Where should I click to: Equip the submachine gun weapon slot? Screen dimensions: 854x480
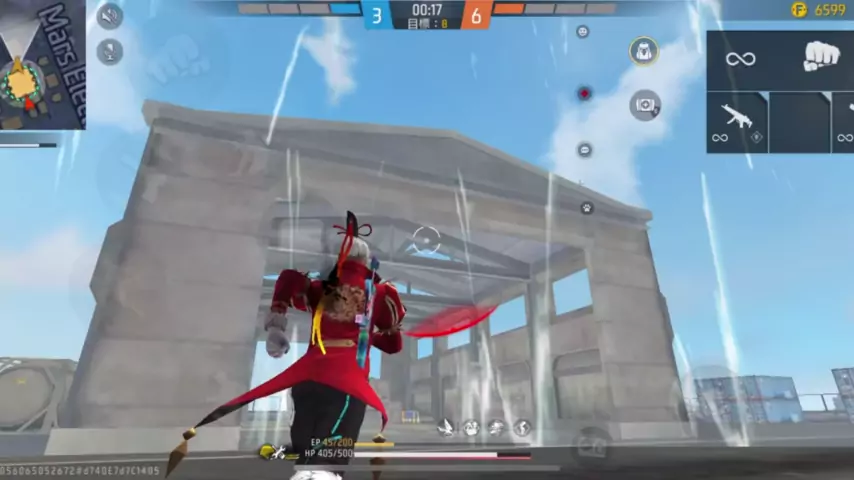click(737, 121)
